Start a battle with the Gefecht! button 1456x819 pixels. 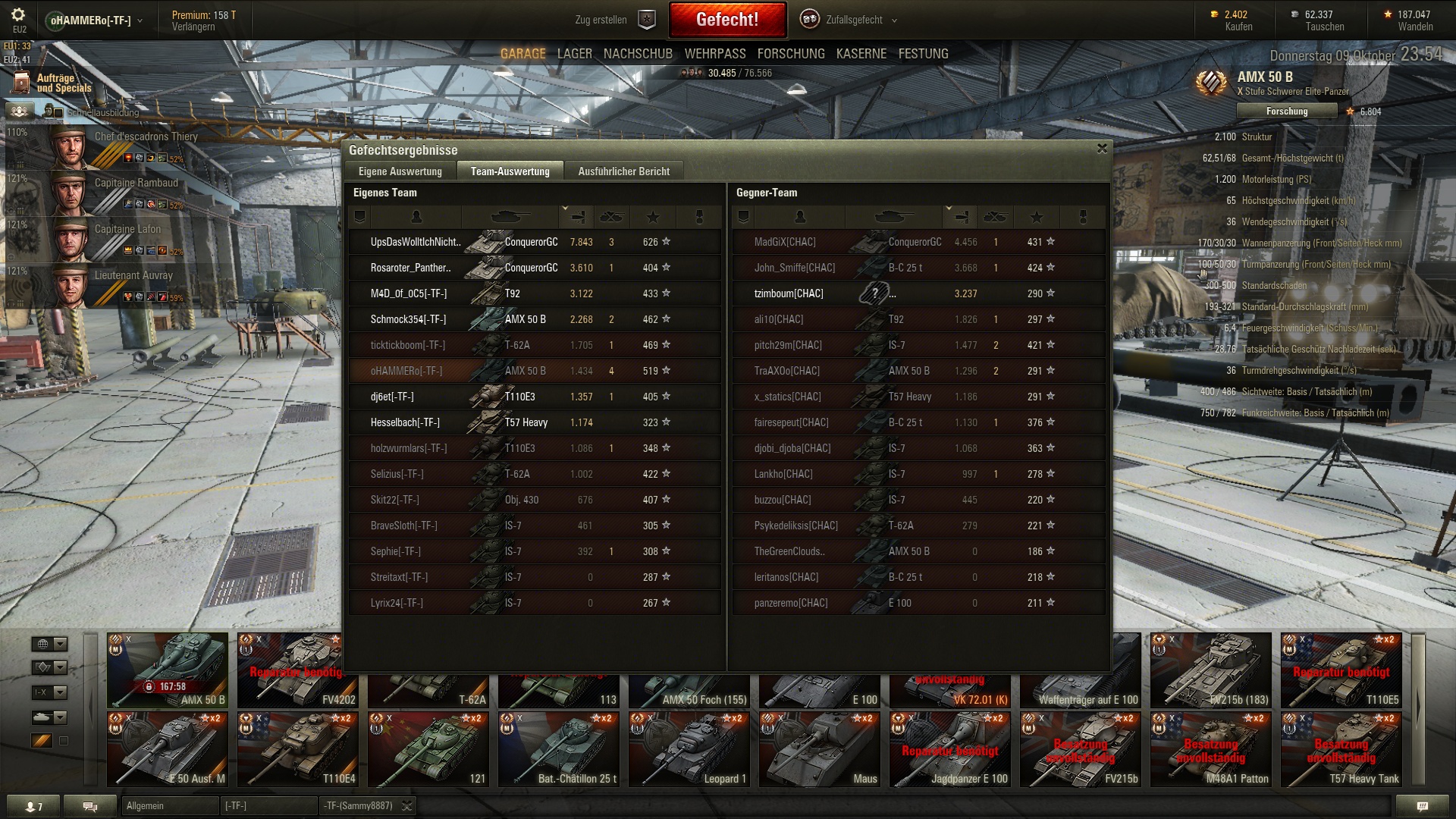[x=726, y=20]
